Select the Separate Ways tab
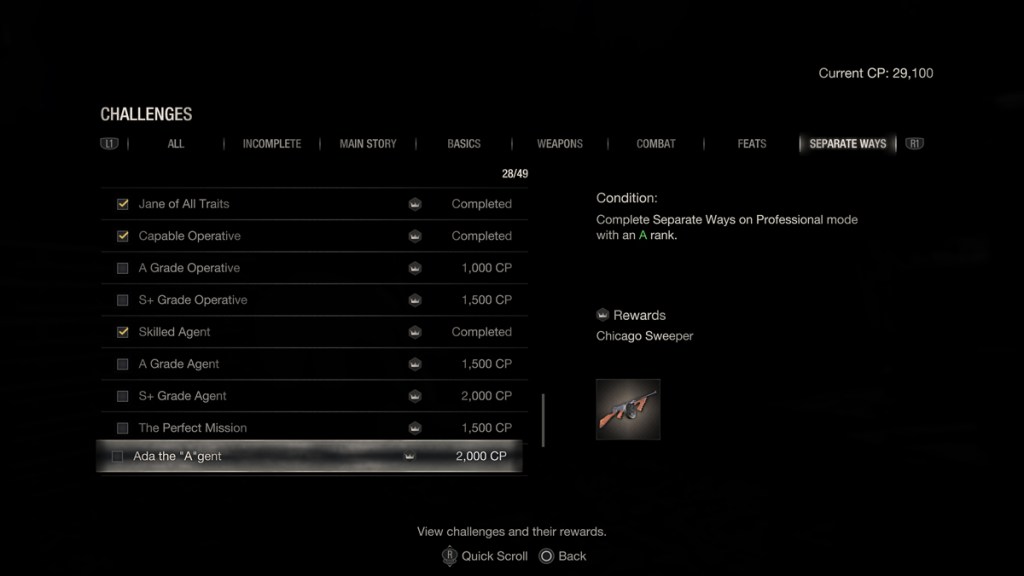The width and height of the screenshot is (1024, 576). pos(847,144)
